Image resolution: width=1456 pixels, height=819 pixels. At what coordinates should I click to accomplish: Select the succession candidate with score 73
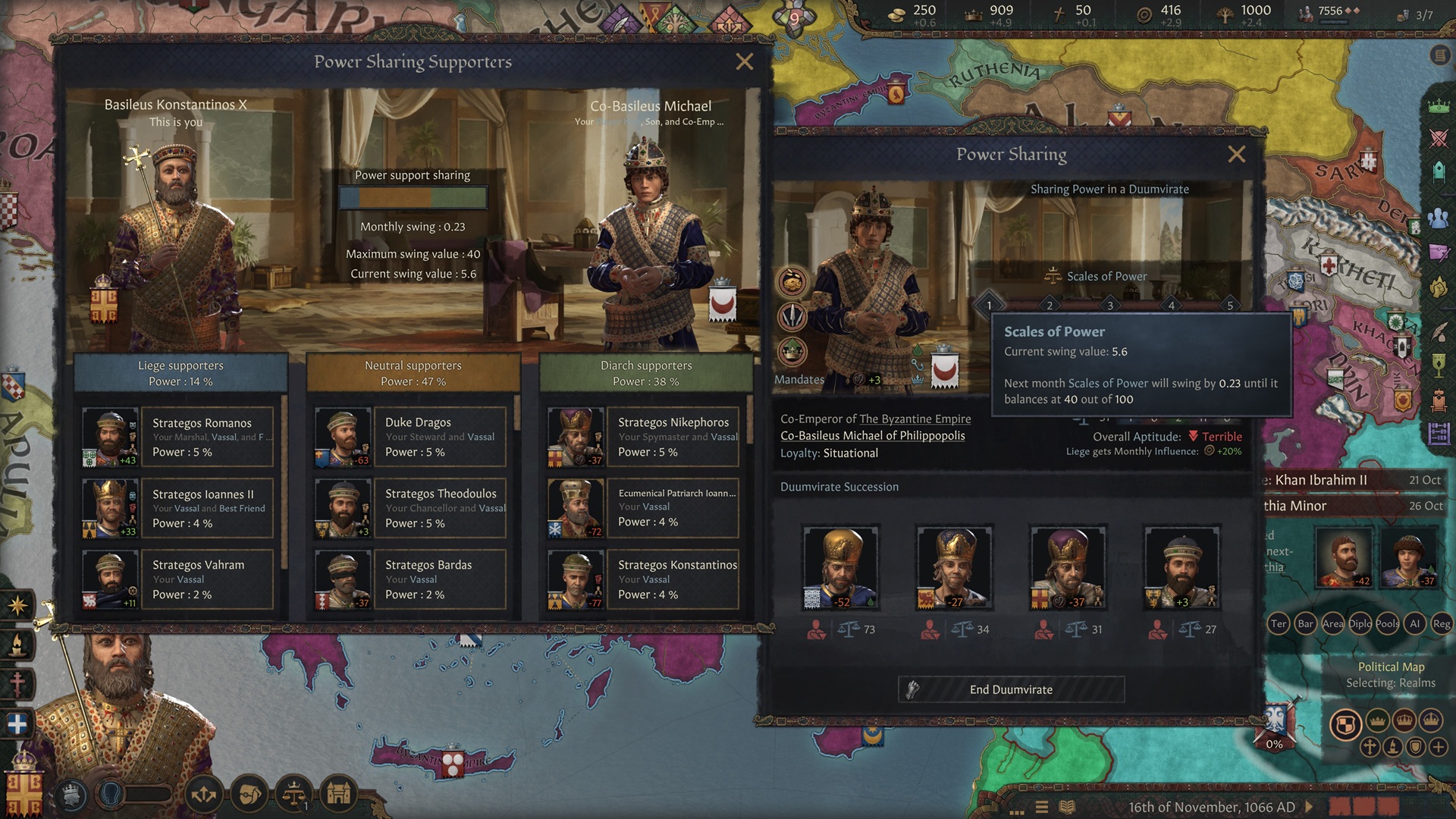click(840, 567)
